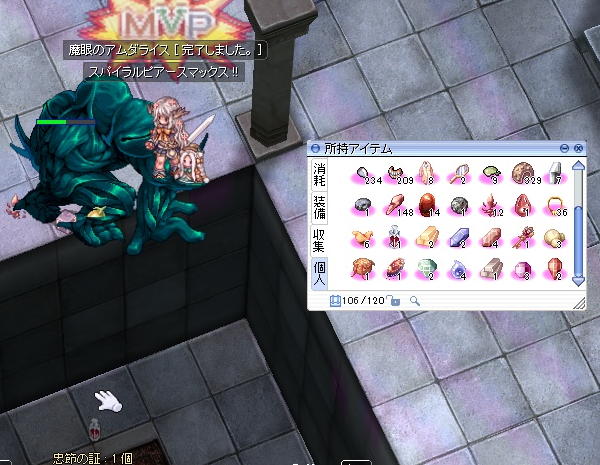The width and height of the screenshot is (600, 465).
Task: Select the red coral item stack
Action: click(490, 204)
